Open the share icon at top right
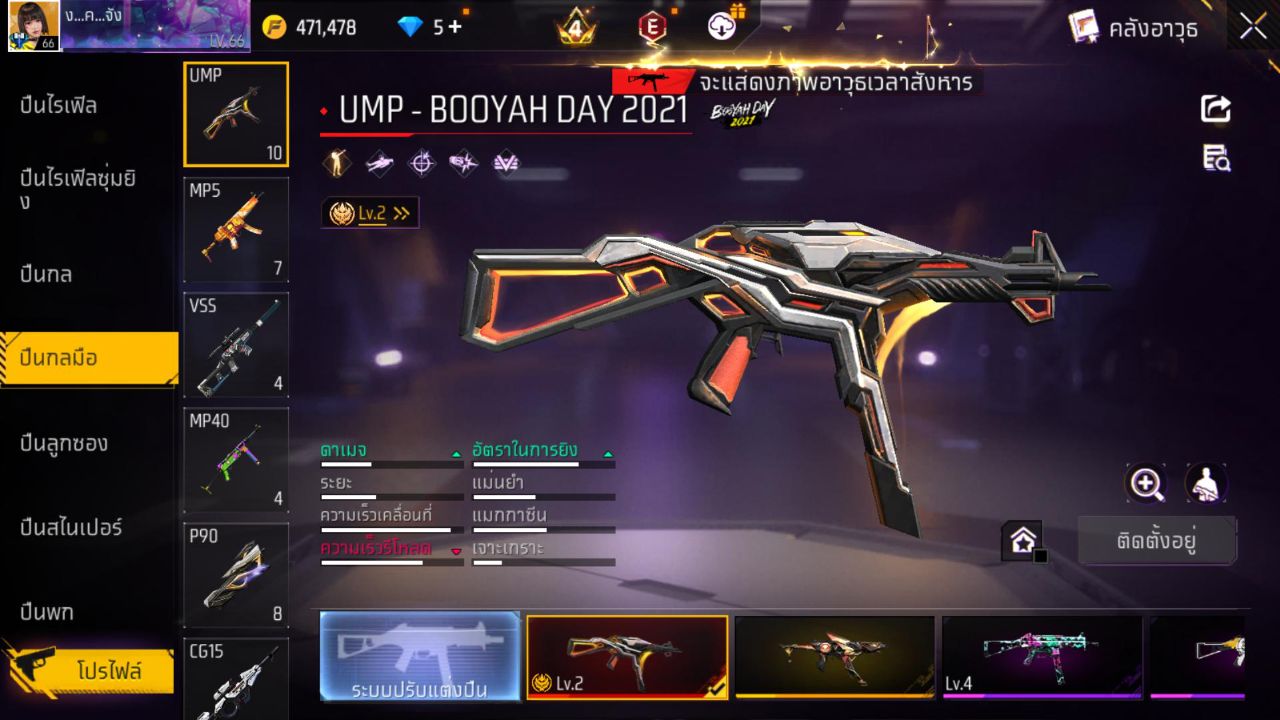1280x720 pixels. tap(1215, 110)
